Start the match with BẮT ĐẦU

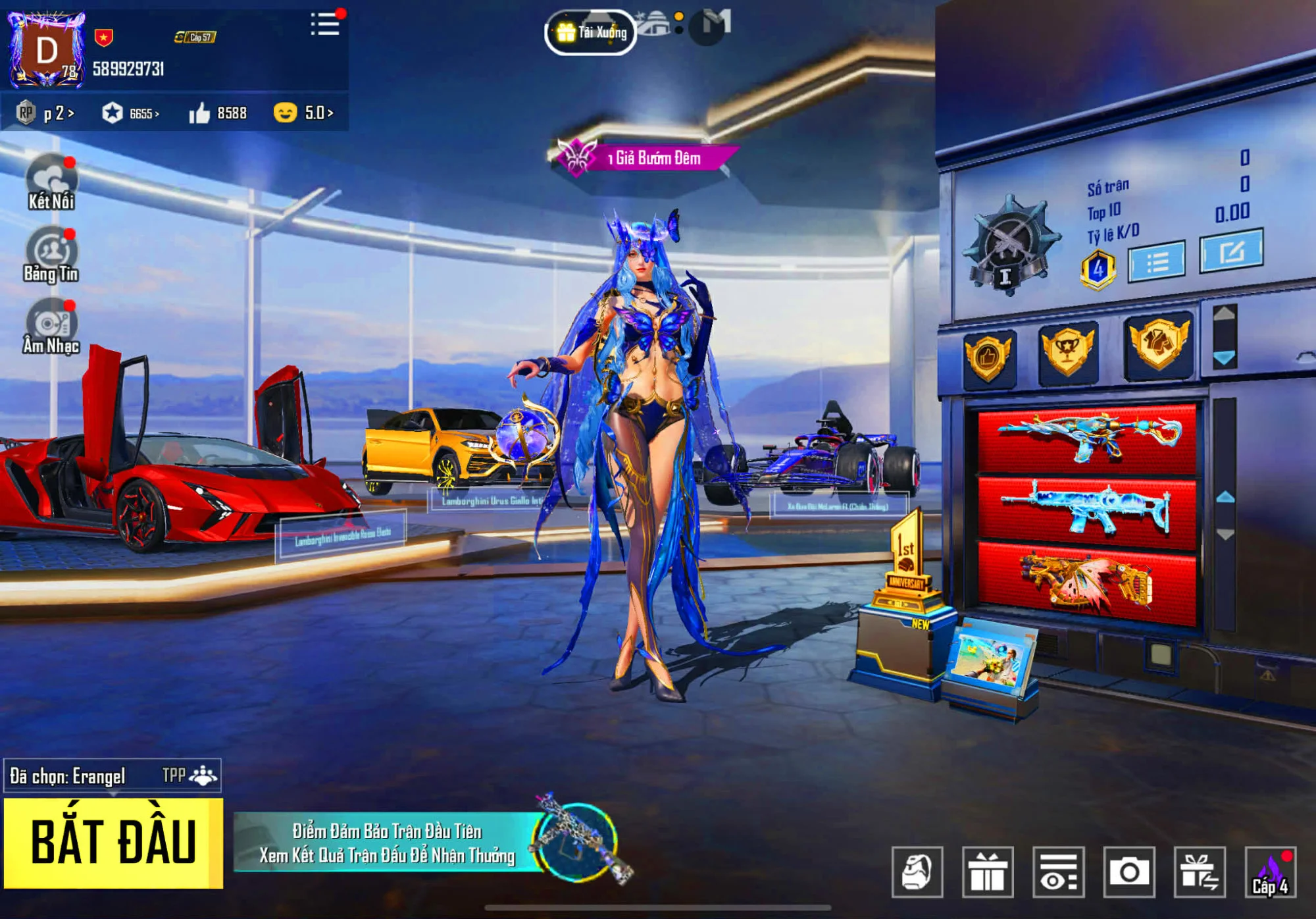113,843
